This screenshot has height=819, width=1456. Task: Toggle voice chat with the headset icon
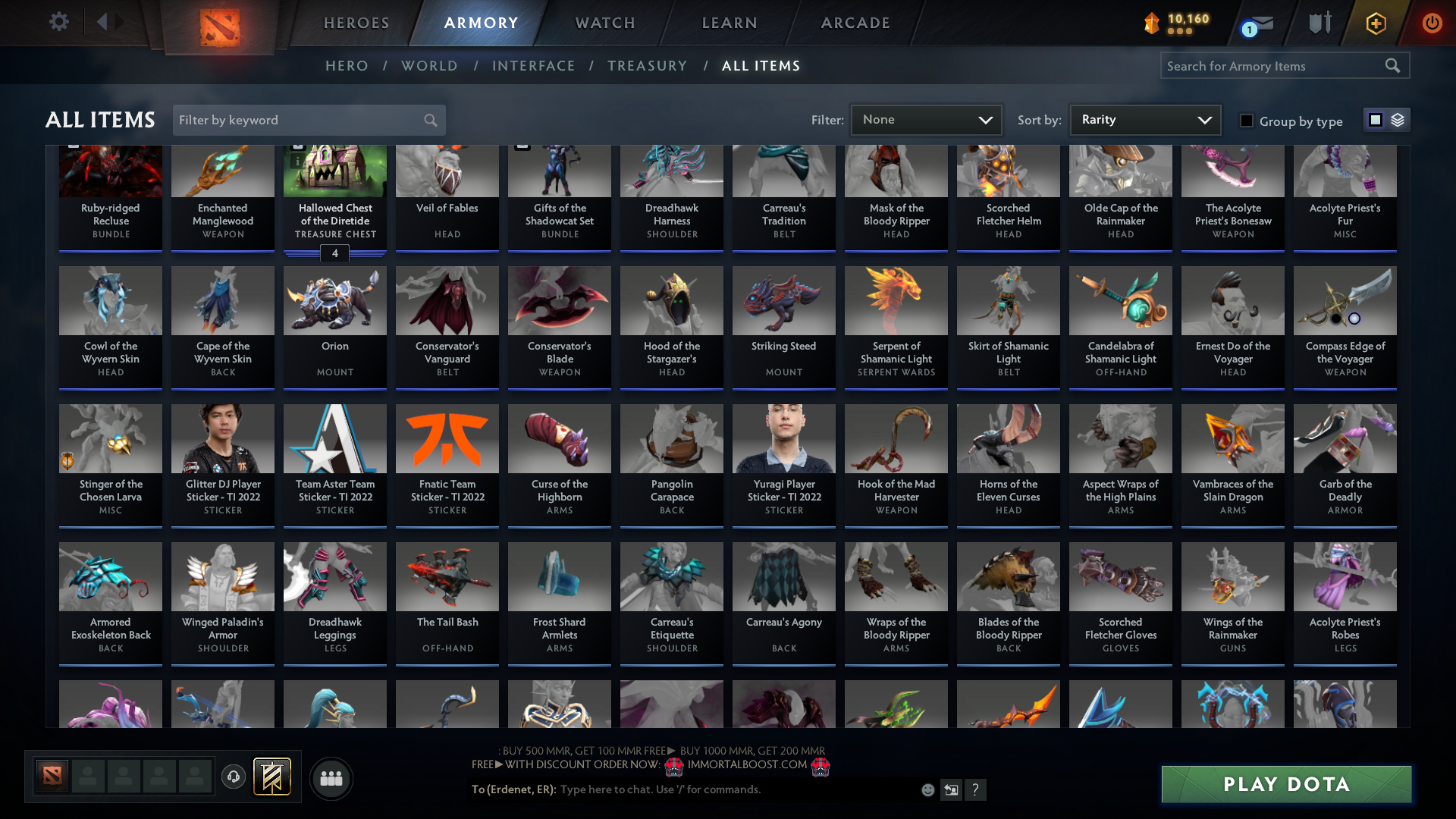pos(233,777)
